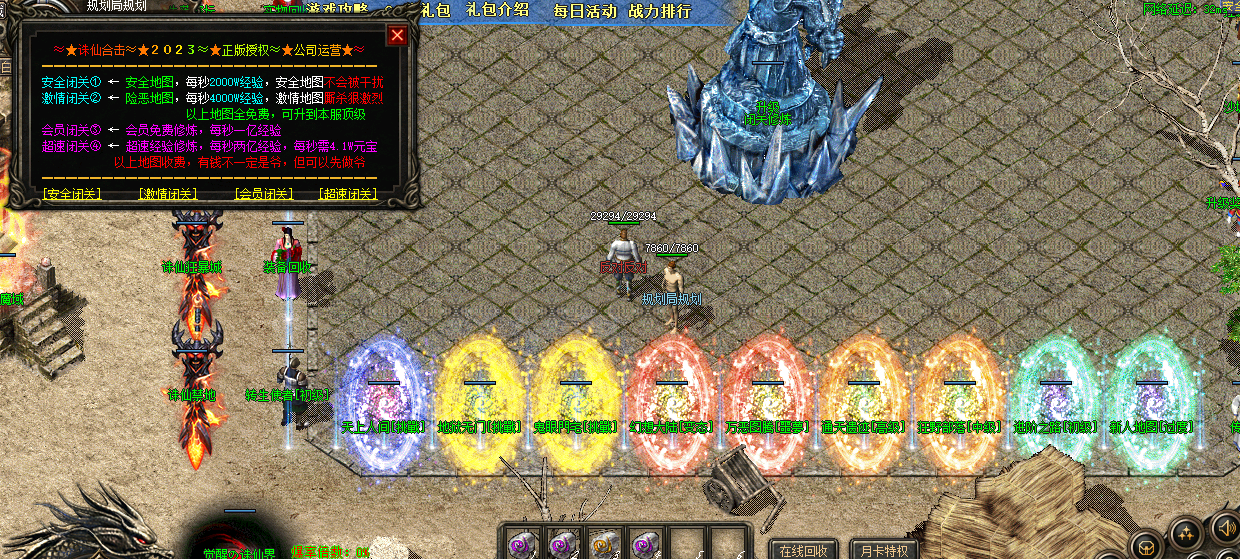The image size is (1240, 559).
Task: Select the 激情闭关 link
Action: click(167, 194)
